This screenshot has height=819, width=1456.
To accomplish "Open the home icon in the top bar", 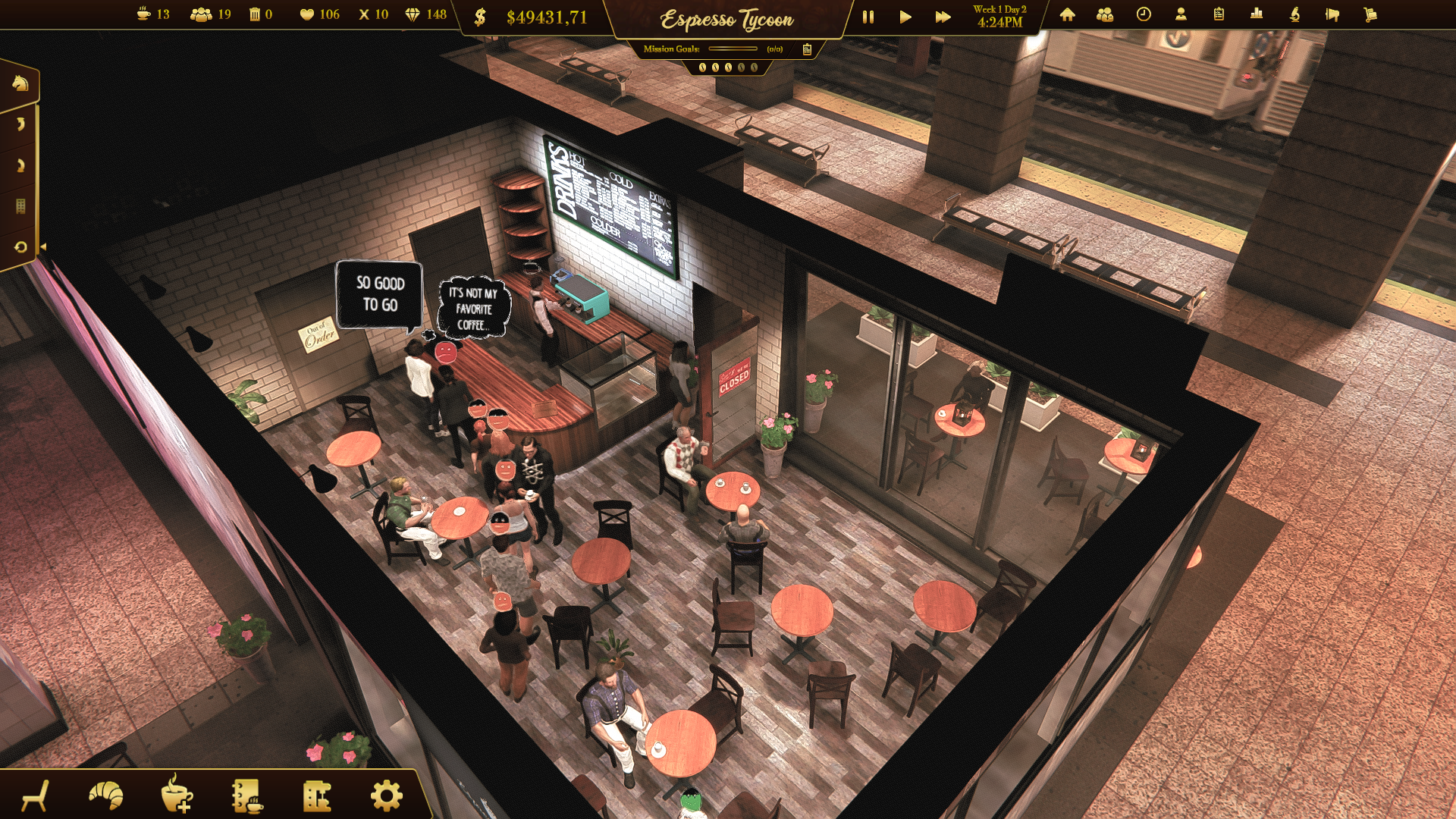I will tap(1067, 14).
